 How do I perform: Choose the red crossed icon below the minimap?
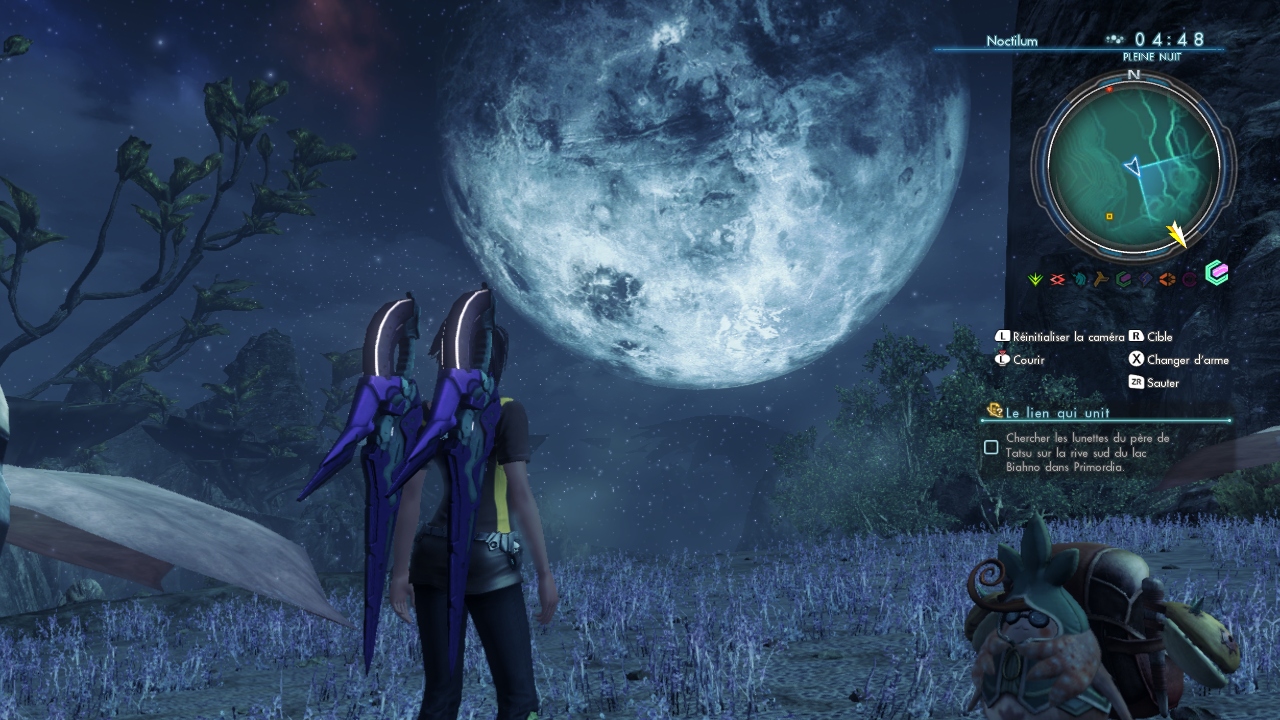(1057, 280)
